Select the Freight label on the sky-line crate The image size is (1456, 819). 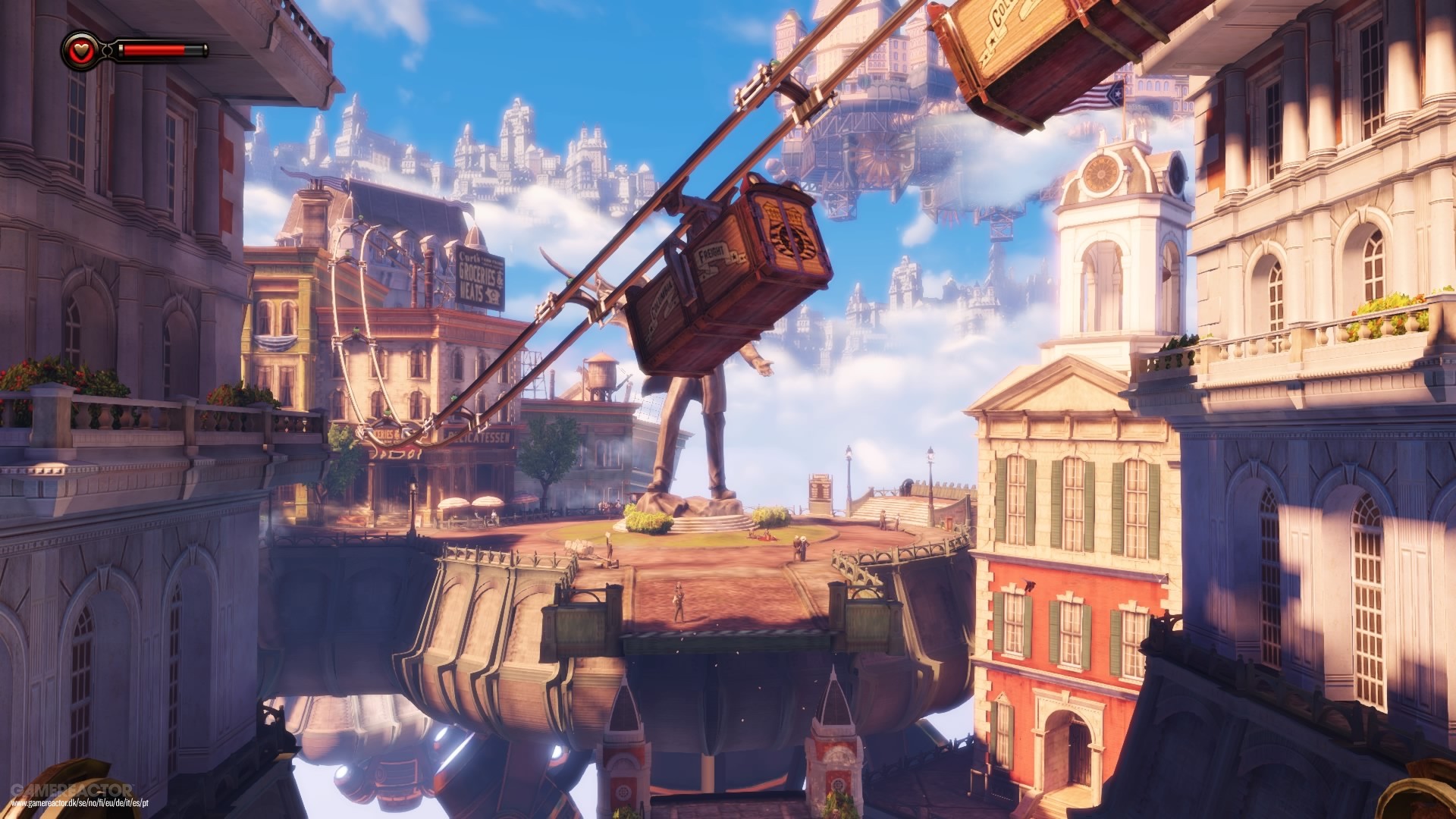[x=711, y=254]
